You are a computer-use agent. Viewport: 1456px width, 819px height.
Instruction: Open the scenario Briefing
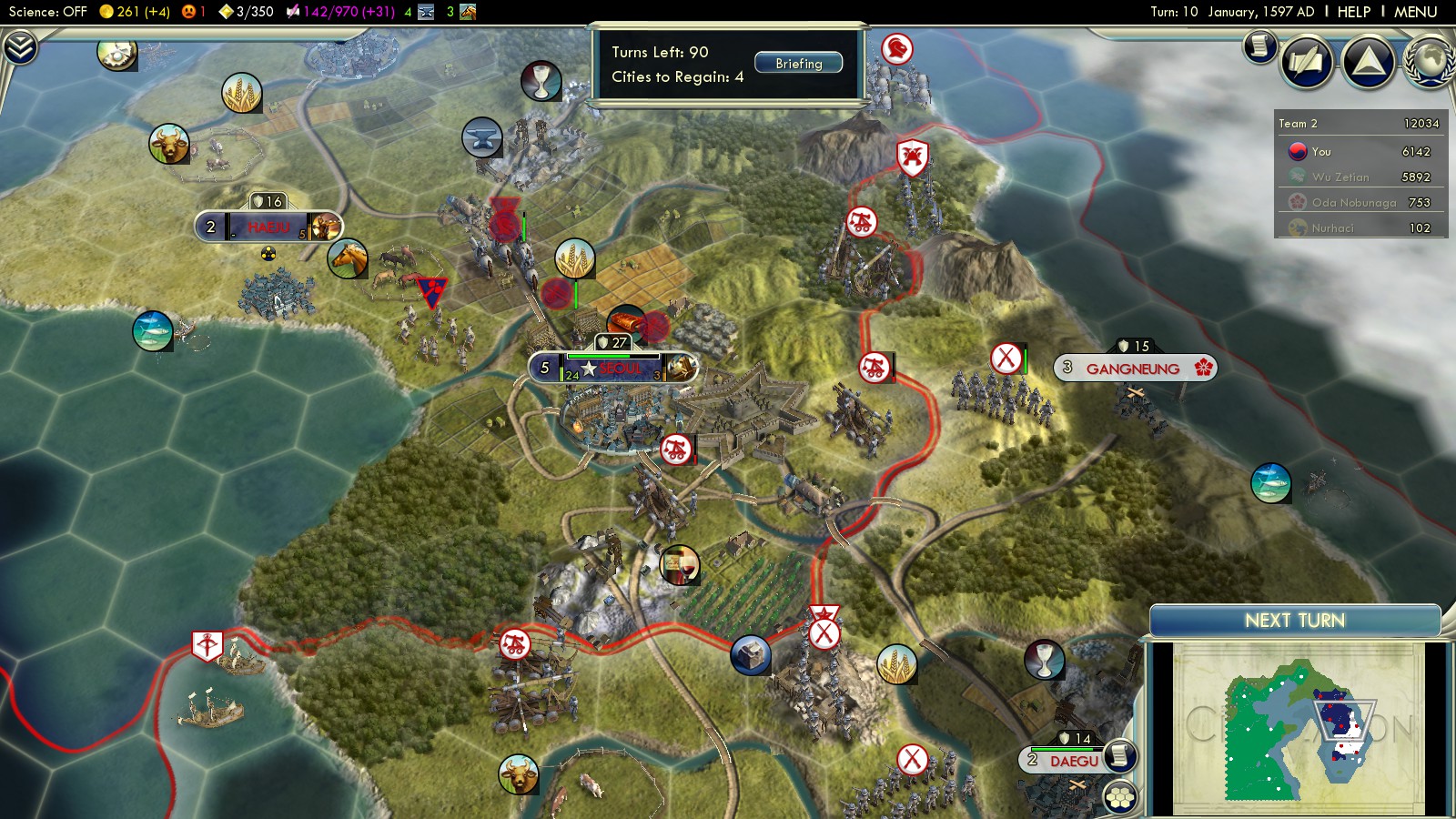[798, 64]
